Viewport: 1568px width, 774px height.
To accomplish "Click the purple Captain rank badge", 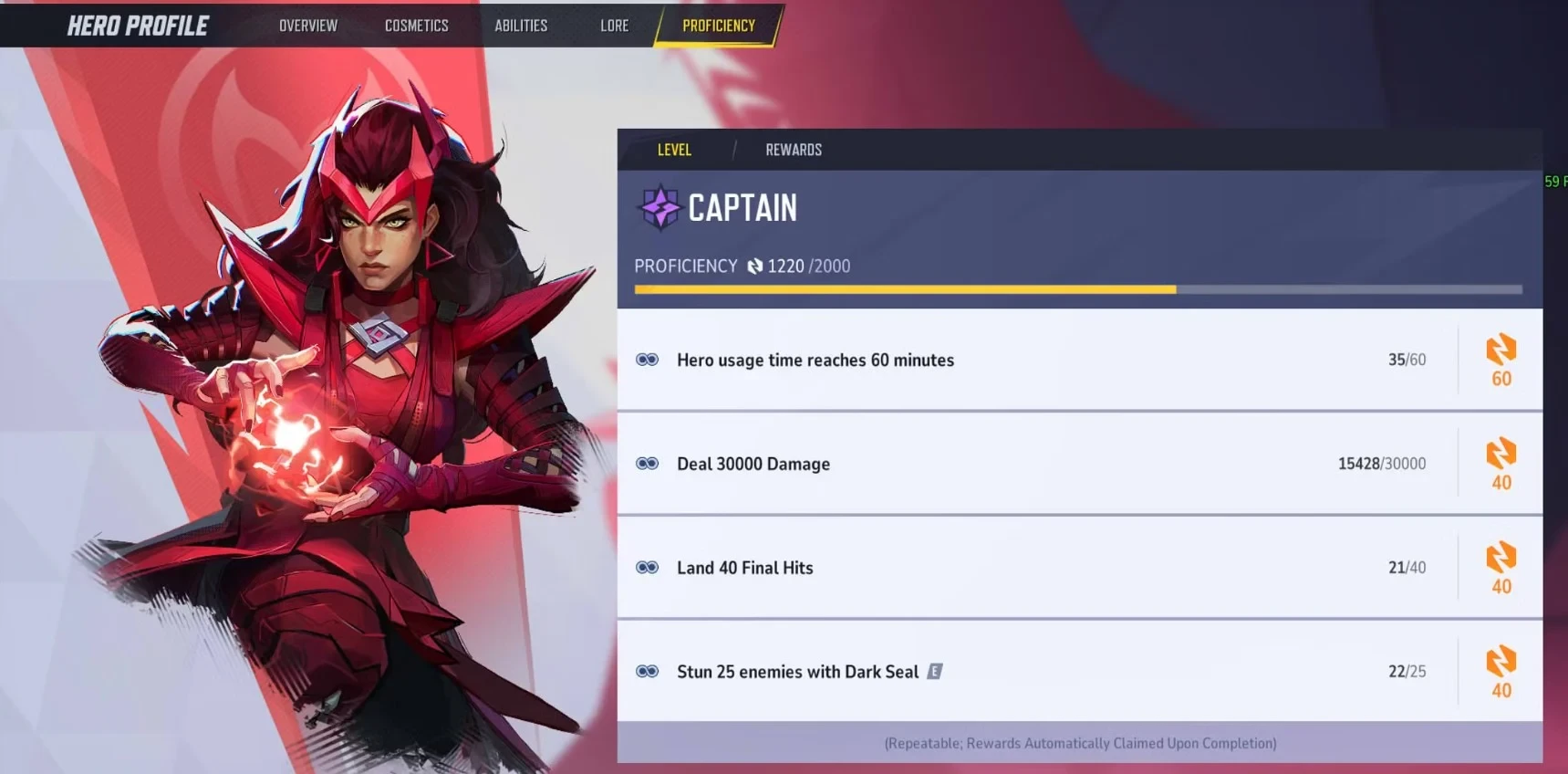I will tap(659, 207).
